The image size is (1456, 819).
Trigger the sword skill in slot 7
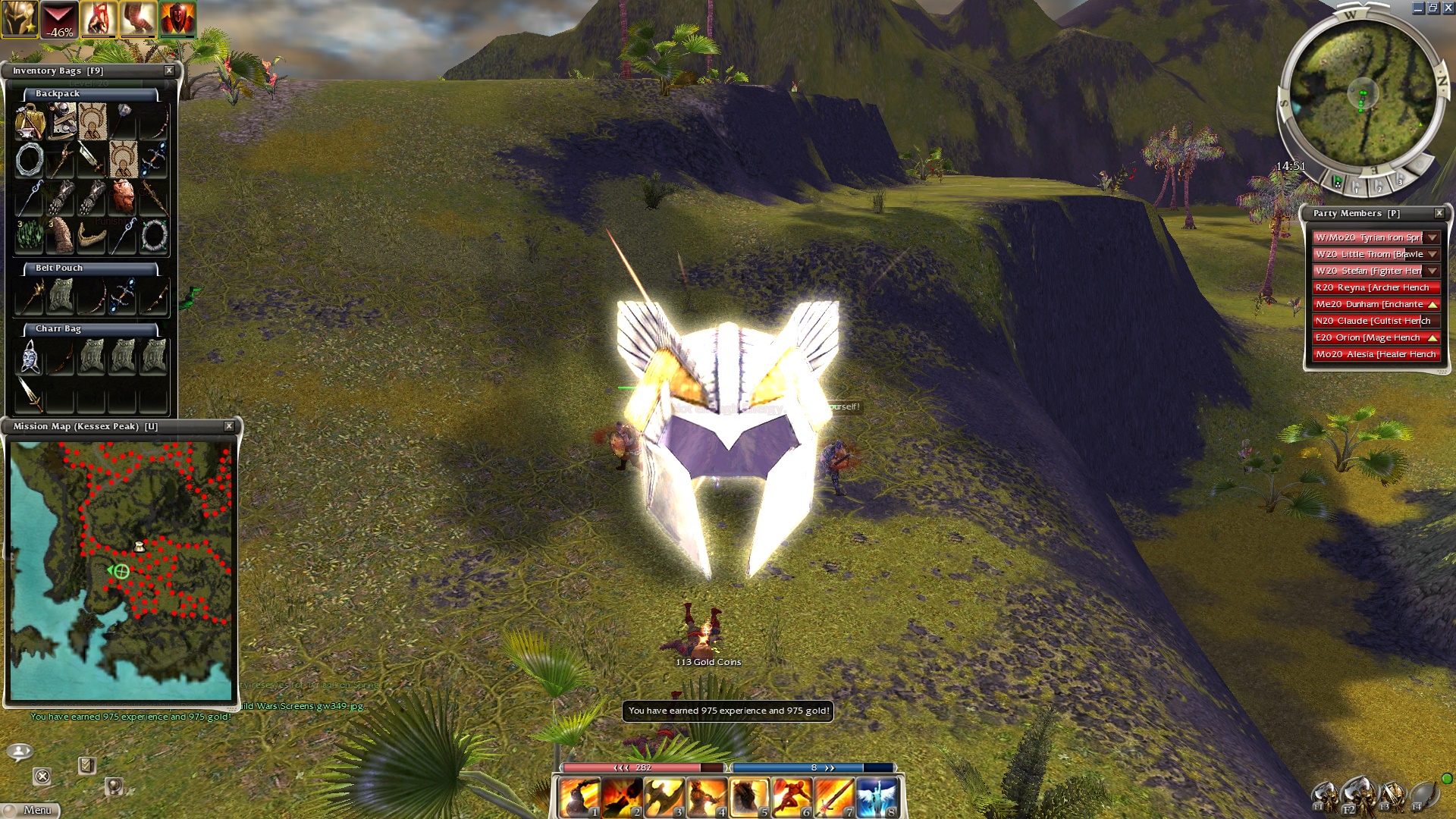click(834, 798)
